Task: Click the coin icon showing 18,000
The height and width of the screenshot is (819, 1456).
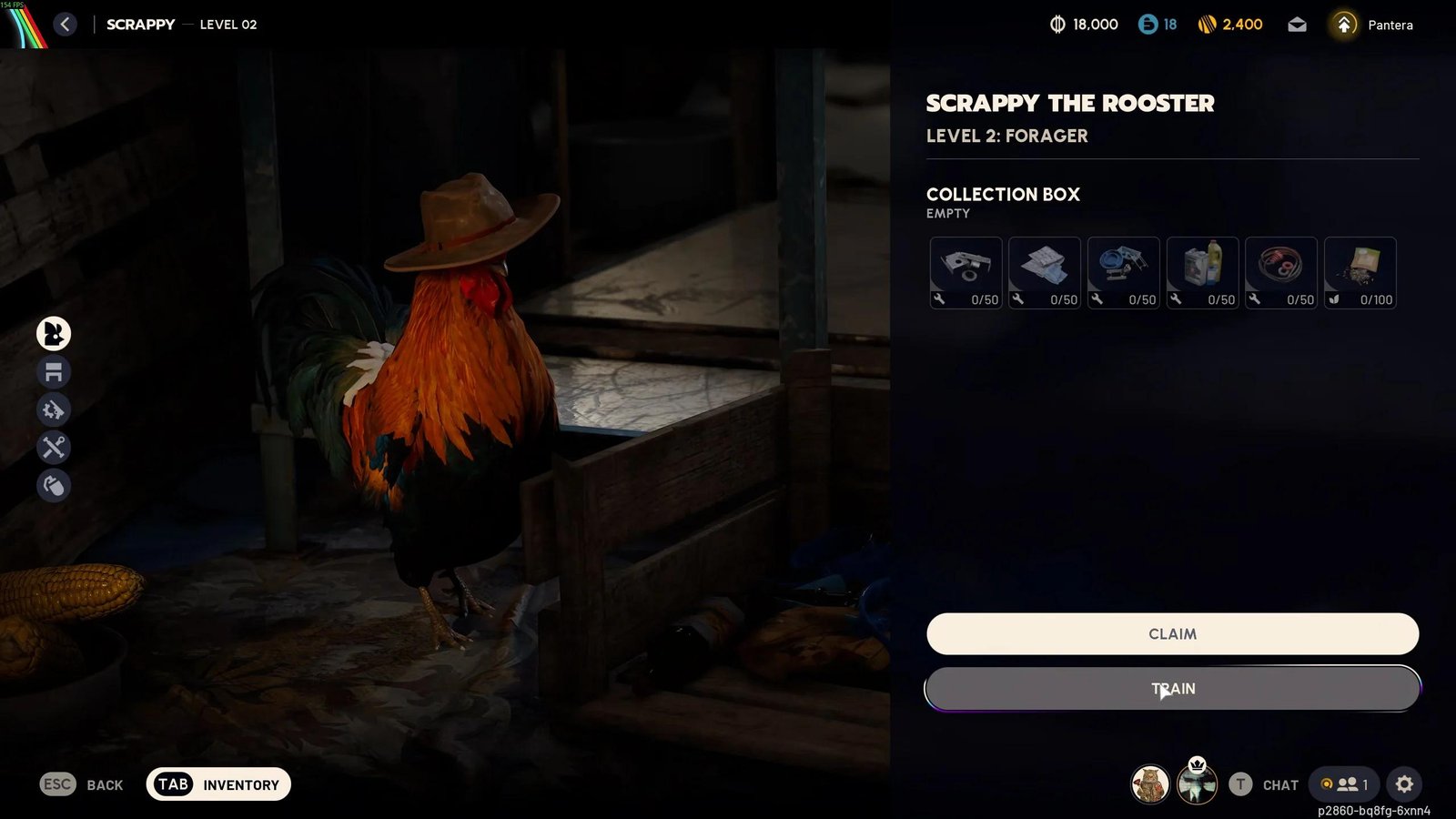Action: pos(1058,25)
